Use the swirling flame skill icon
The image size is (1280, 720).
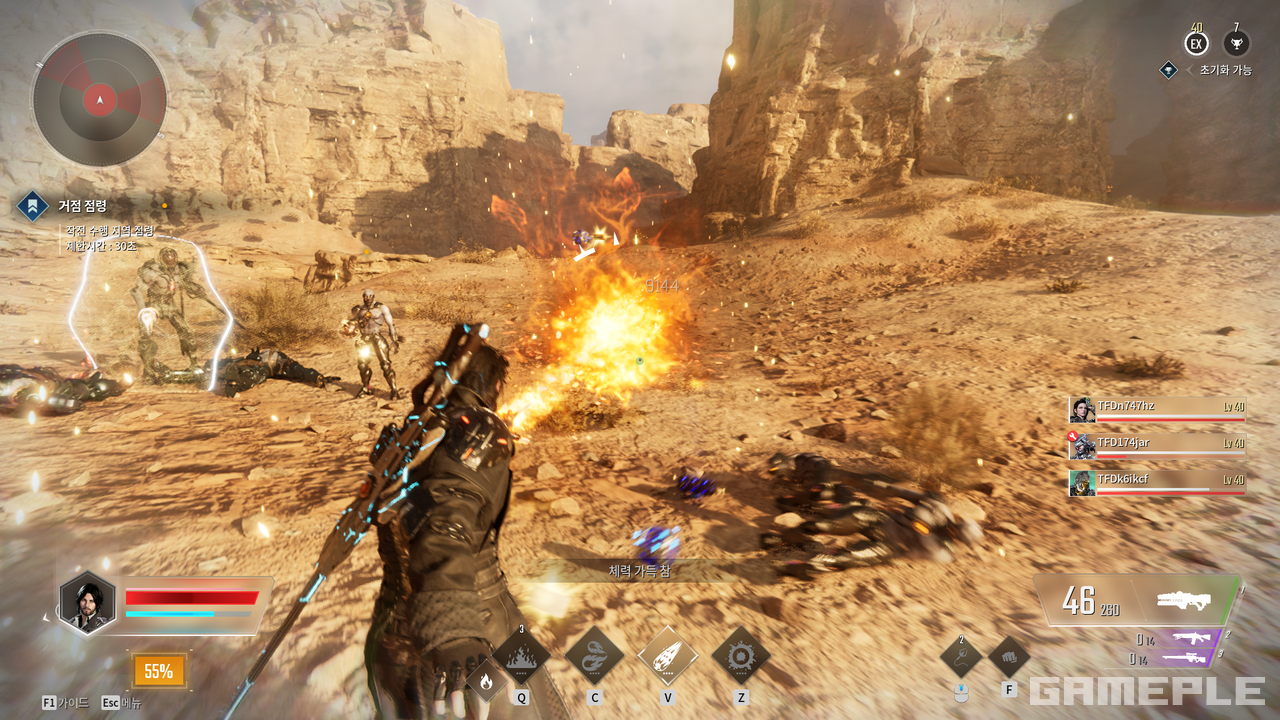pos(594,657)
